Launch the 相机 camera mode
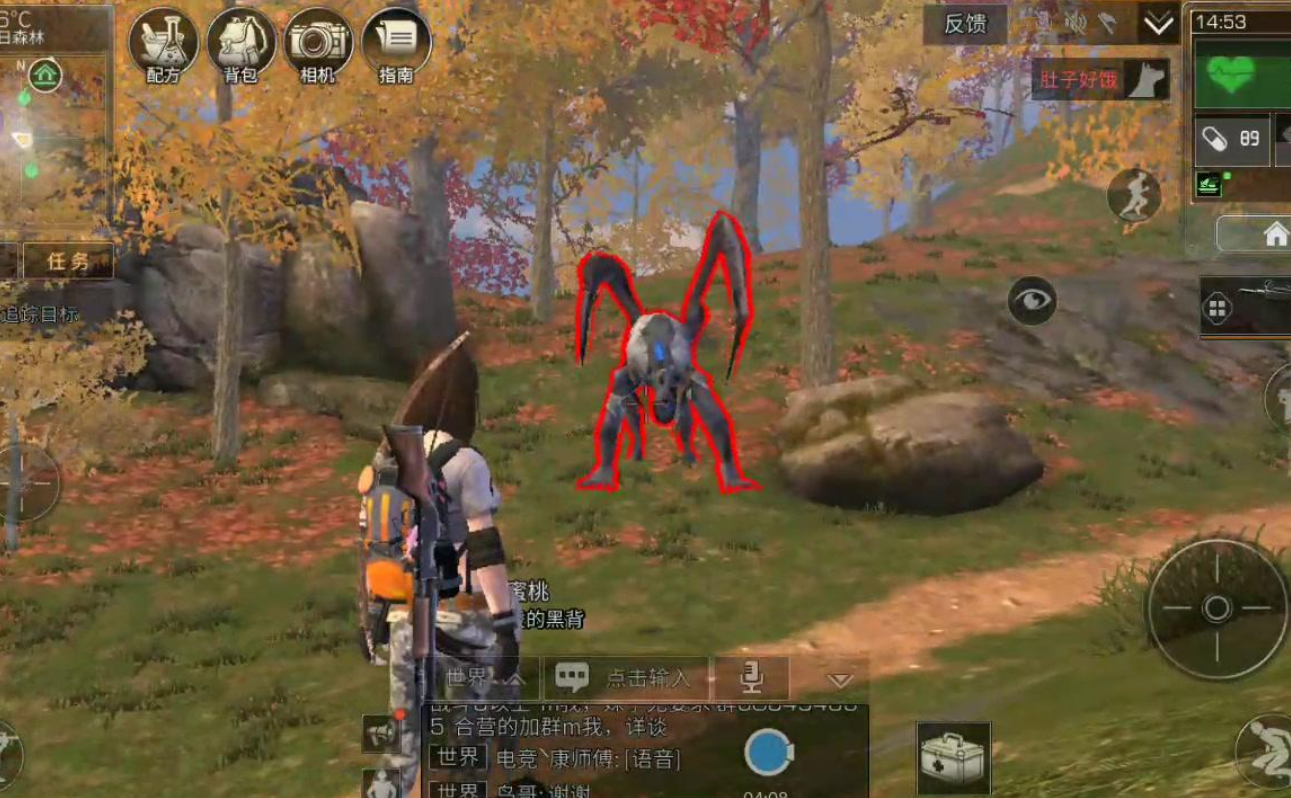Image resolution: width=1291 pixels, height=798 pixels. point(318,45)
